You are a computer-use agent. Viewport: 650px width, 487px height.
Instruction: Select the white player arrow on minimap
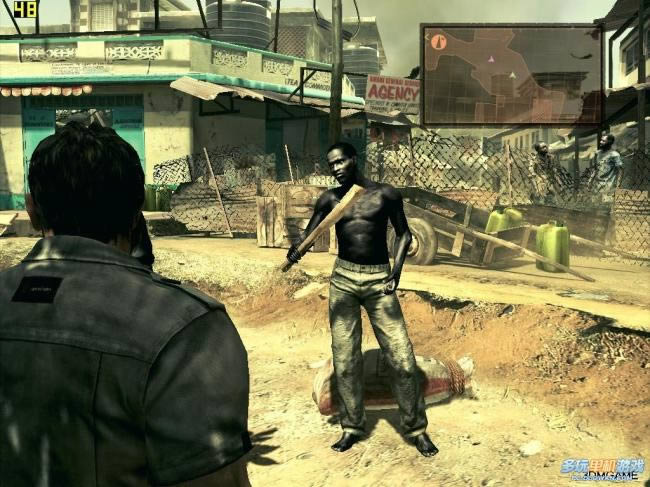pos(512,75)
